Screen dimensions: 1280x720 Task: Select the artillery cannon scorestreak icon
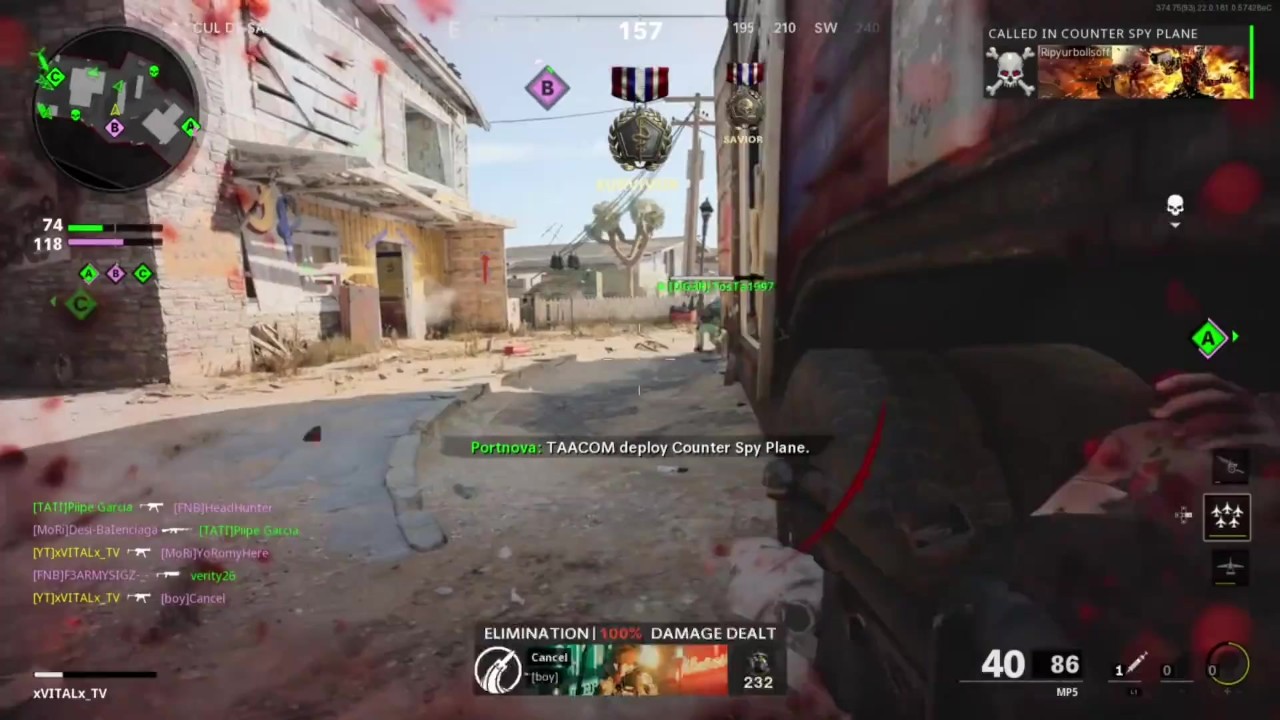pos(1228,466)
